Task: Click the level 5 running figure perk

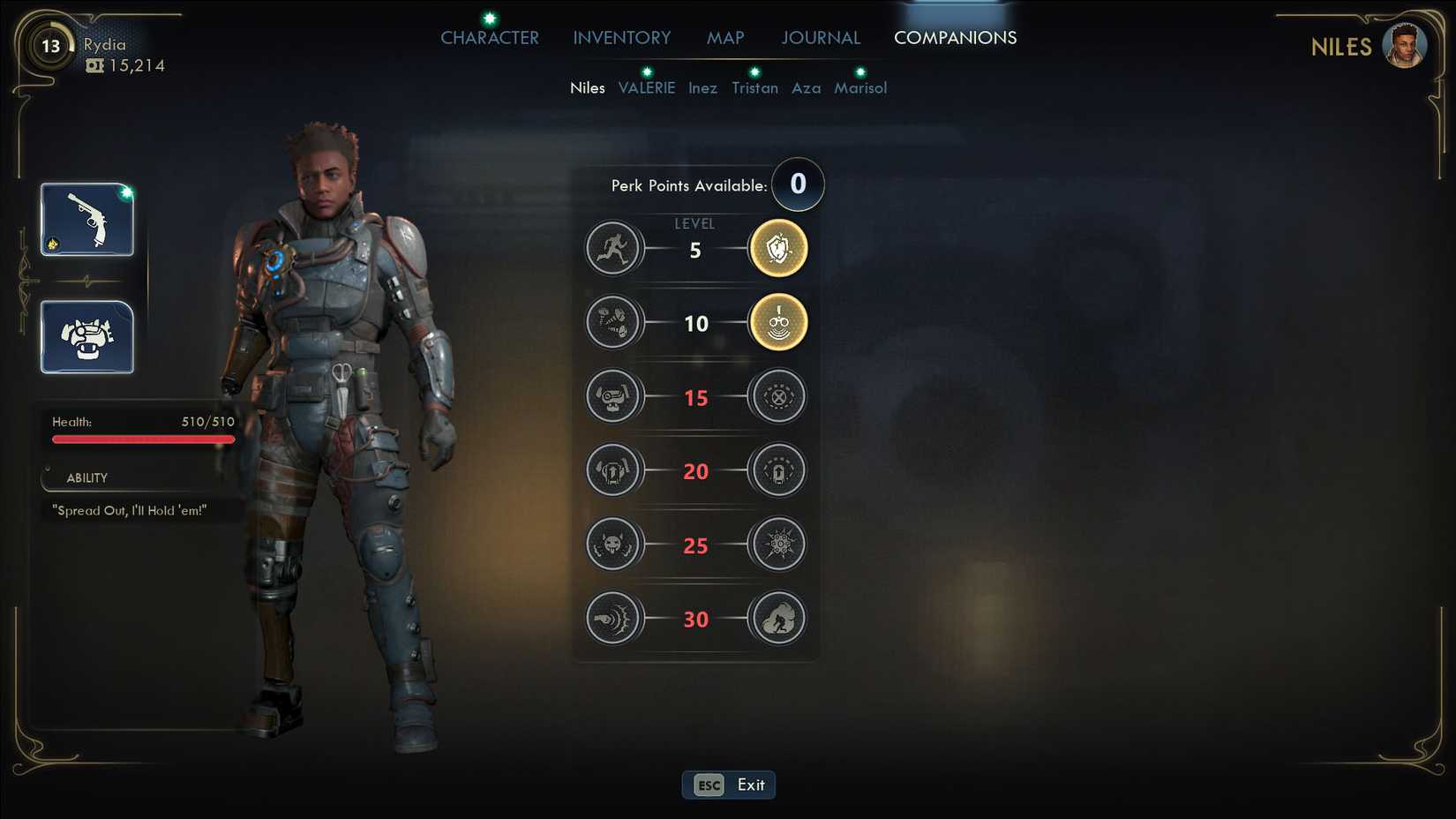Action: click(612, 249)
